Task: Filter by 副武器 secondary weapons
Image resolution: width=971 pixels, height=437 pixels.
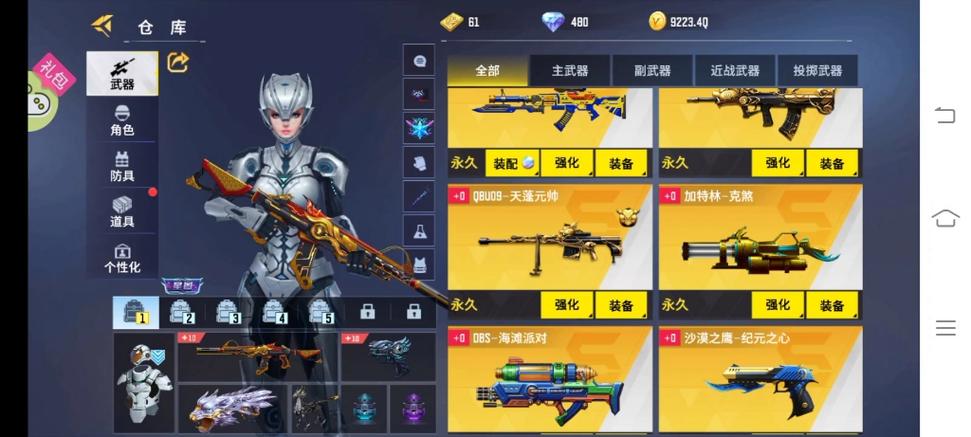Action: click(x=653, y=70)
